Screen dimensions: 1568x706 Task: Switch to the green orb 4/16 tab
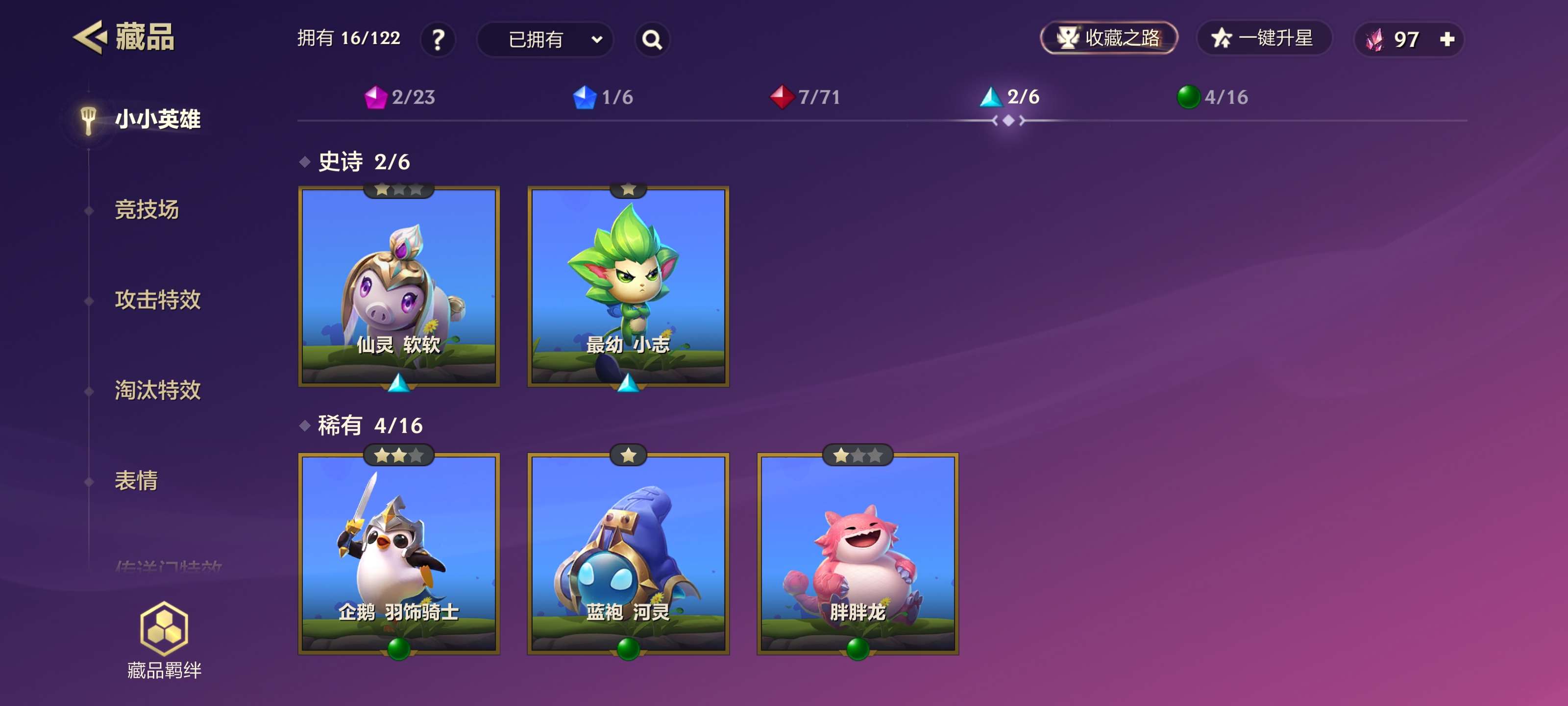(1213, 97)
